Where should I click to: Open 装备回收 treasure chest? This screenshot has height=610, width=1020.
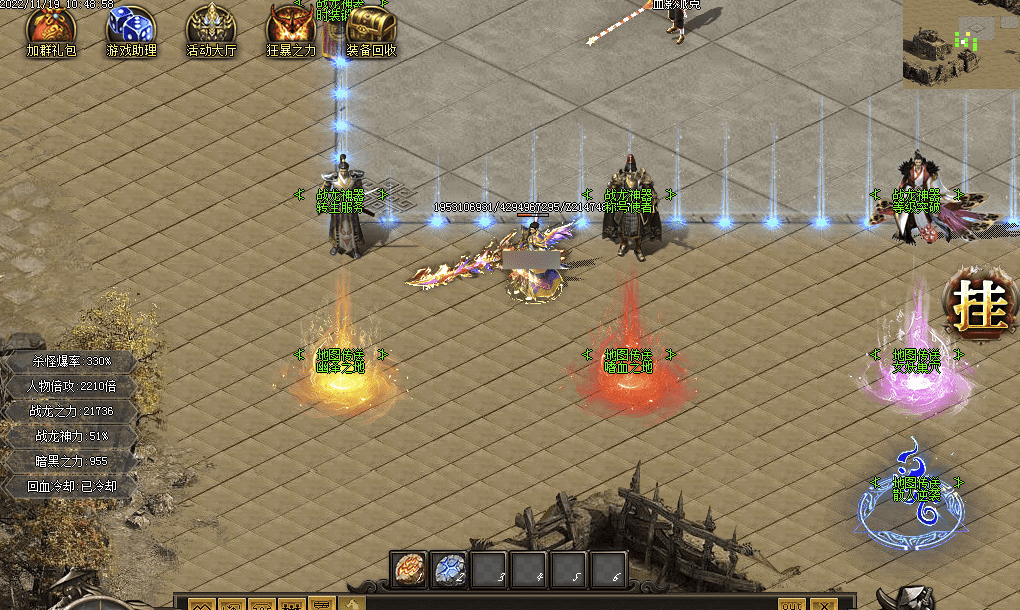pyautogui.click(x=371, y=27)
